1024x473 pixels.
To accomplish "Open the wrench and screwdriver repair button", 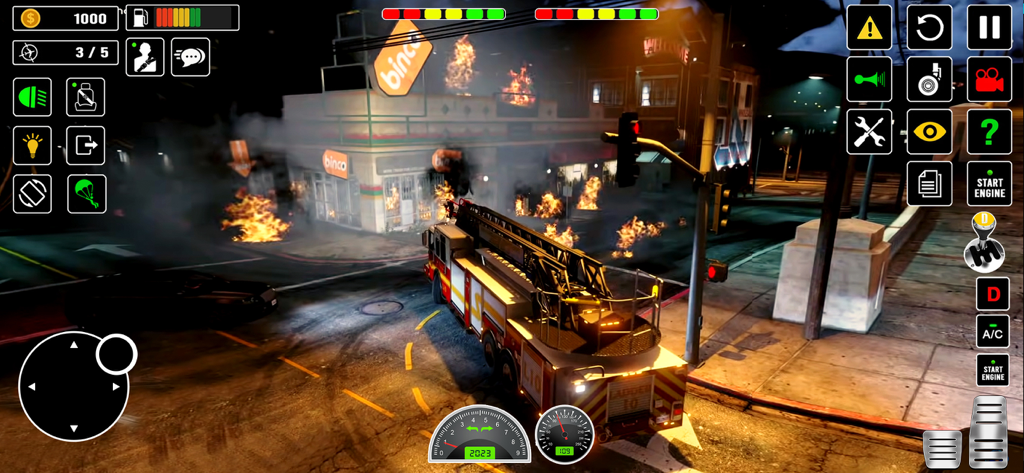I will (869, 132).
